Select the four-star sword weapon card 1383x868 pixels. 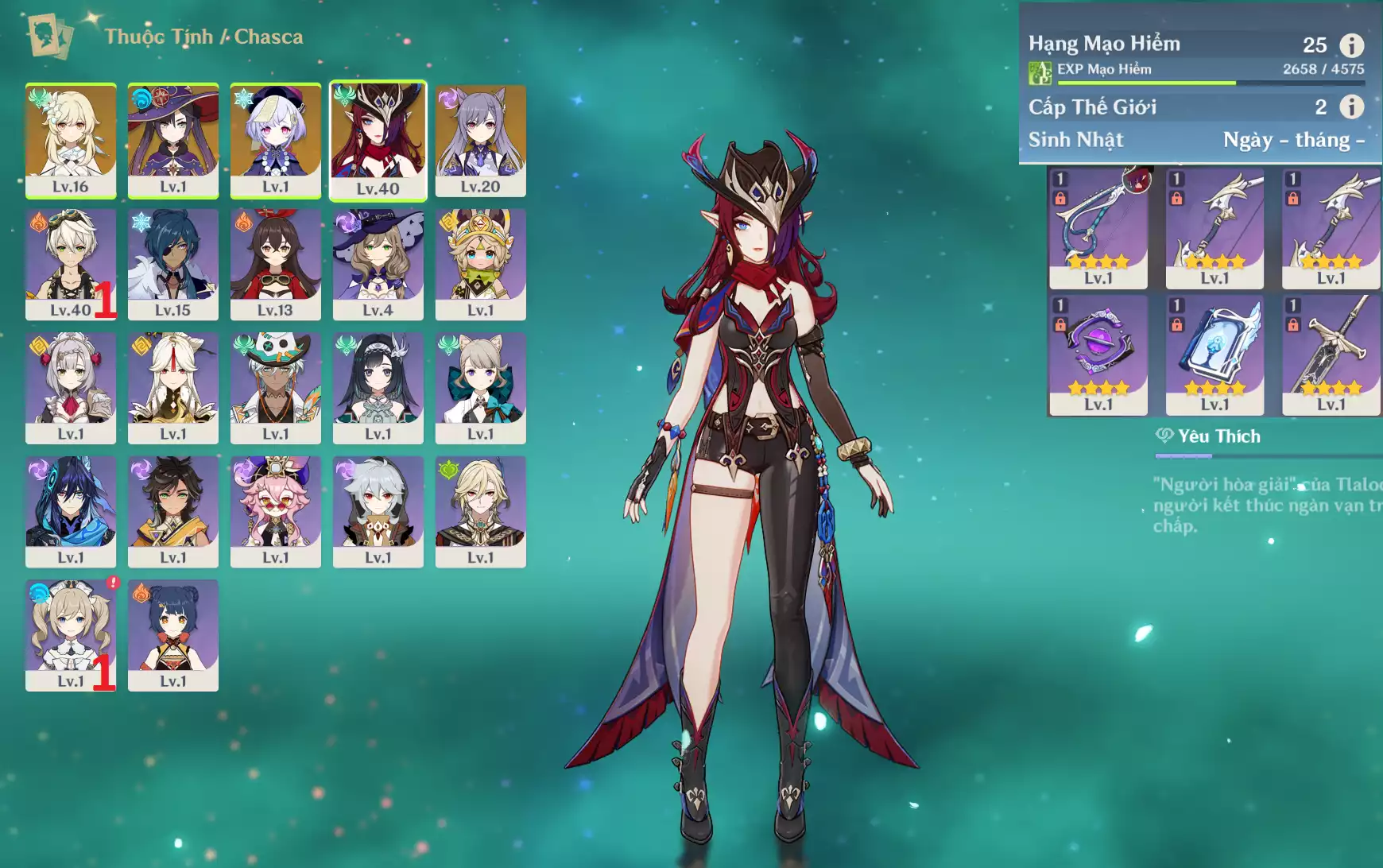(1331, 355)
